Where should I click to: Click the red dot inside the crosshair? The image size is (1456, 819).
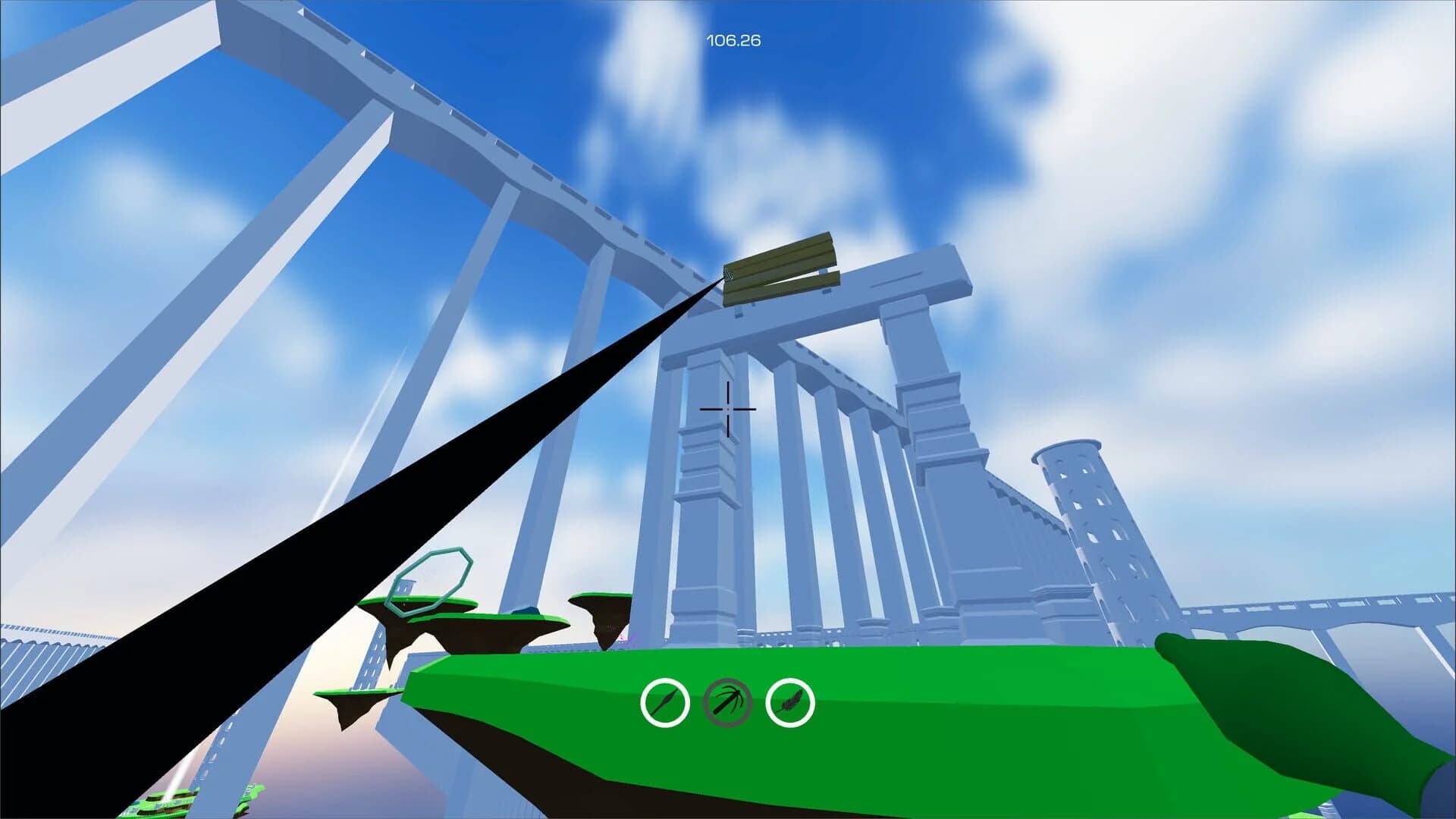point(728,409)
